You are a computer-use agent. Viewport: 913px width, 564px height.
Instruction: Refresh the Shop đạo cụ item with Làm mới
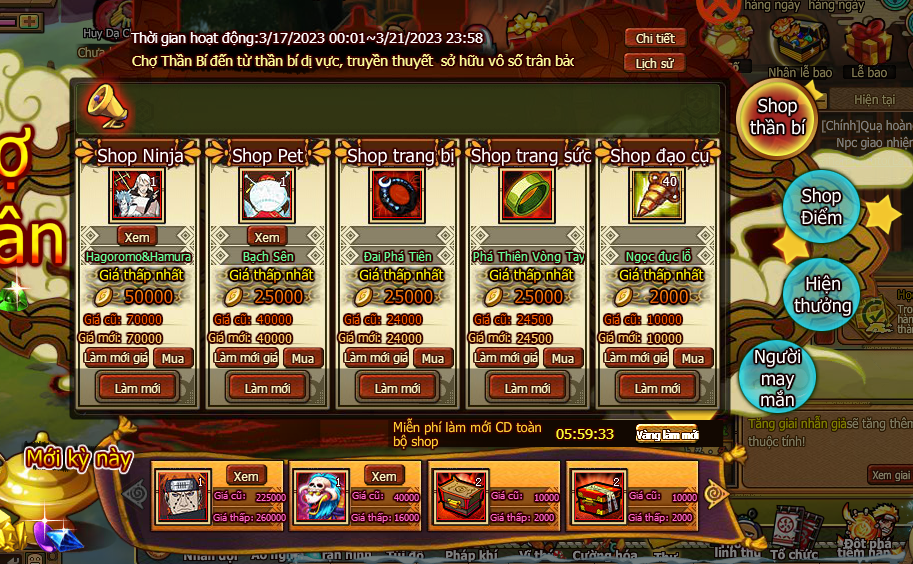tap(657, 388)
